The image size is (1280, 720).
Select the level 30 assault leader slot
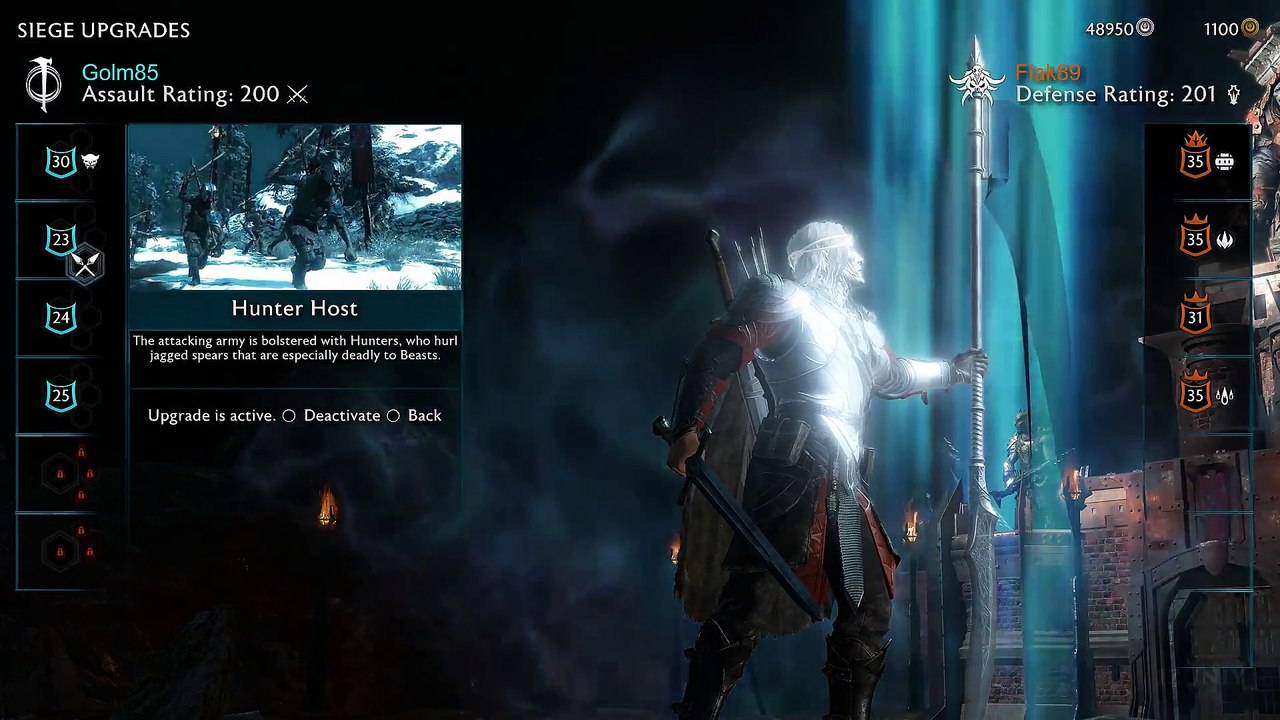[61, 162]
